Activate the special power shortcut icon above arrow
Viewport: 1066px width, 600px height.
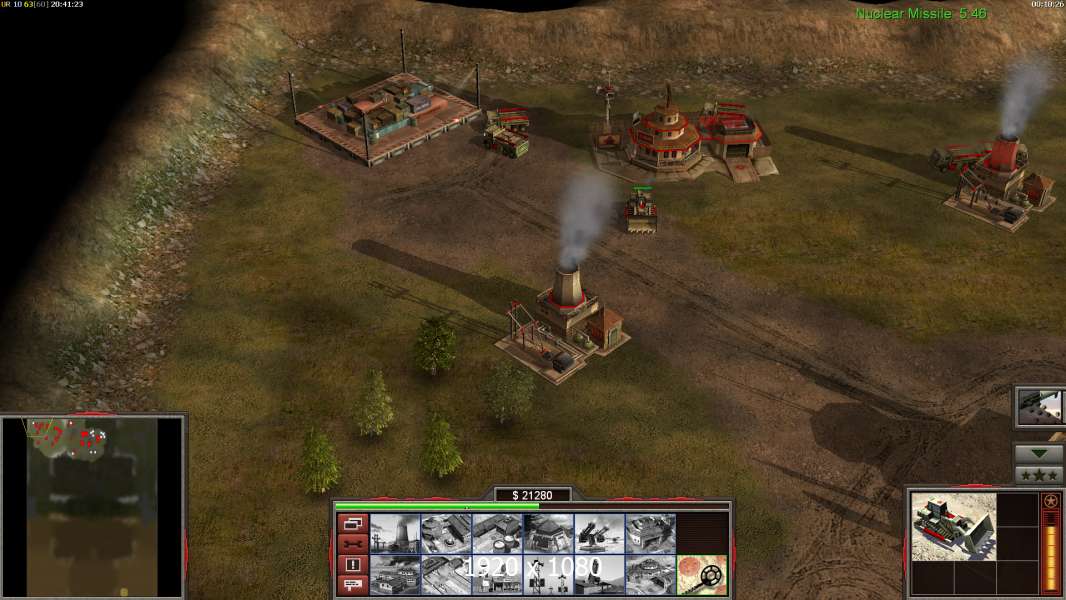pyautogui.click(x=1040, y=406)
